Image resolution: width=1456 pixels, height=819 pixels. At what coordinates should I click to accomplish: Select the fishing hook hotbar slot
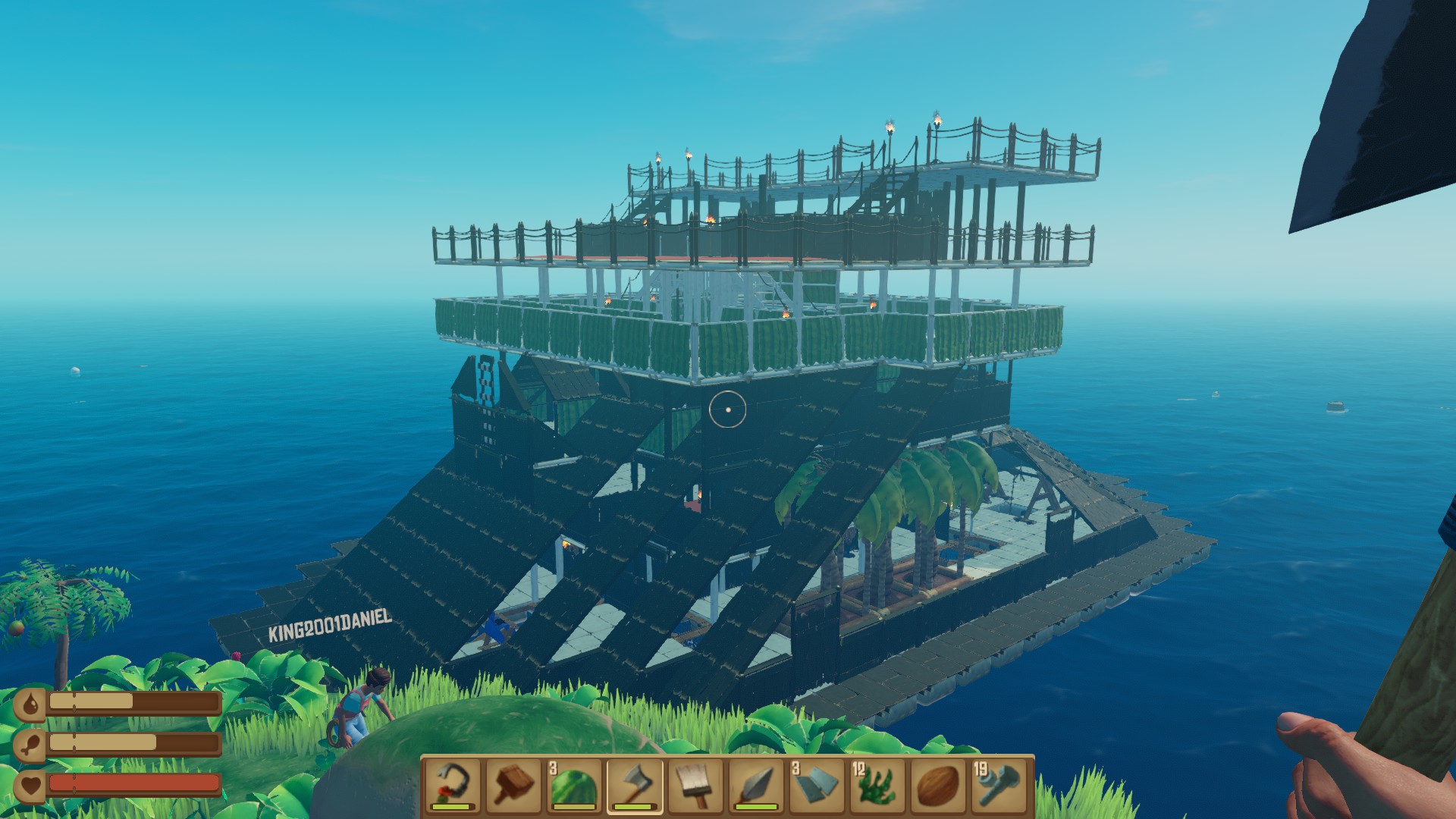[453, 785]
